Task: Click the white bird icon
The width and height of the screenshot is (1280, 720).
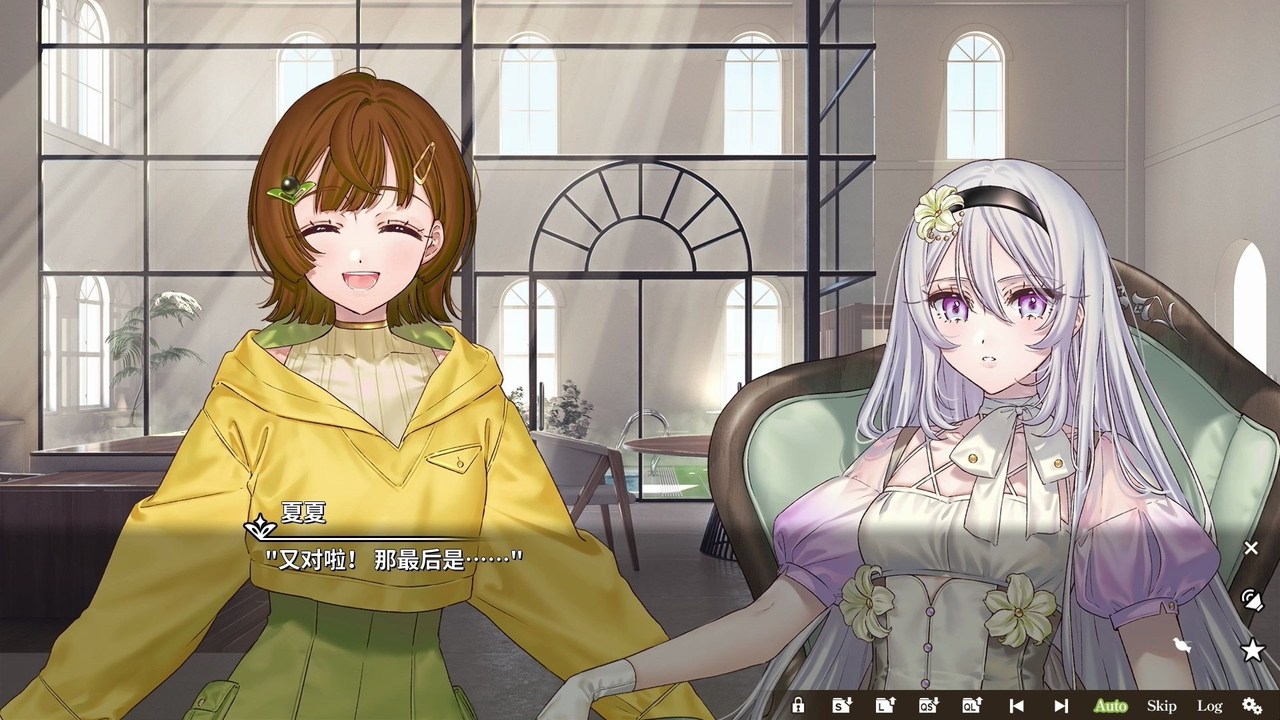Action: point(1183,646)
